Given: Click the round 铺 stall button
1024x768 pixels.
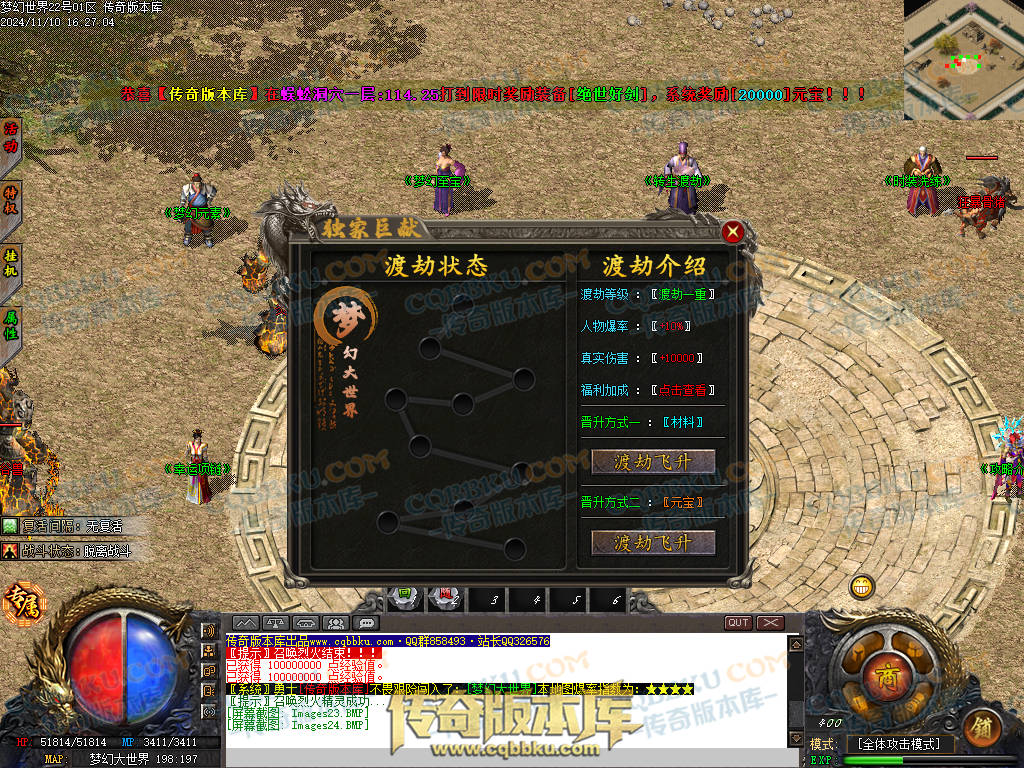Looking at the screenshot, I should 980,726.
